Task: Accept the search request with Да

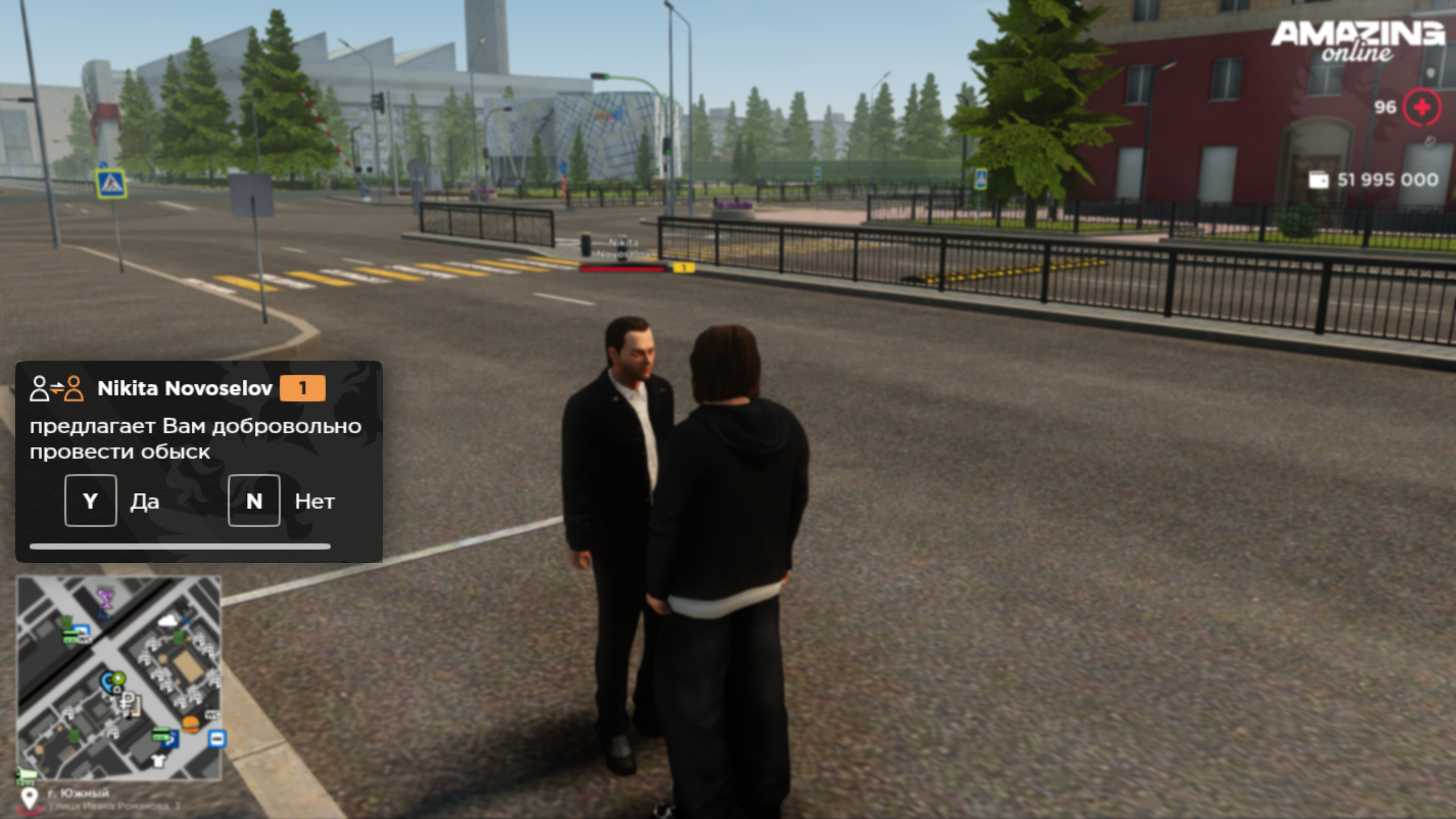Action: (x=91, y=500)
